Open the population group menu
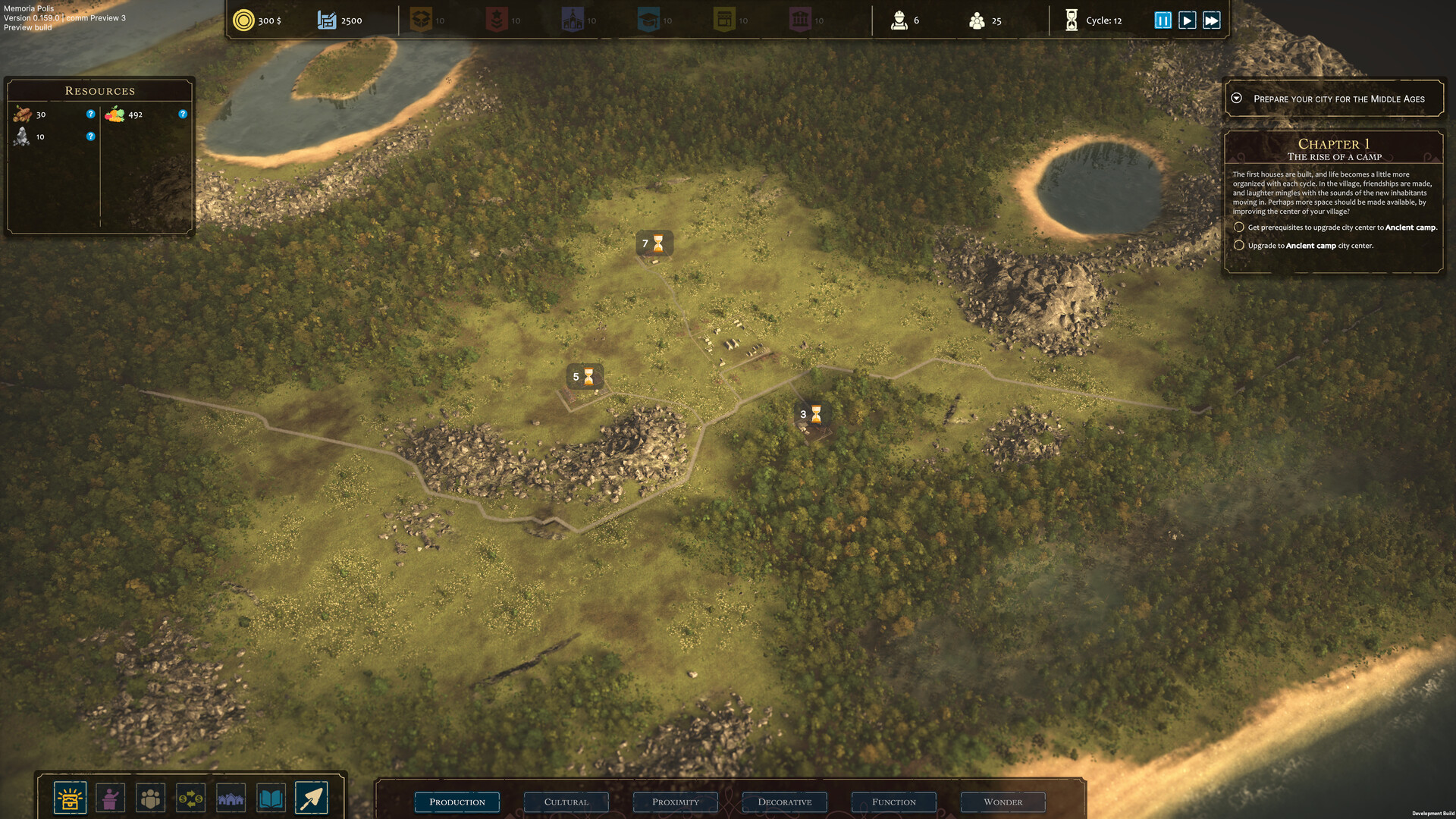Screen dimensions: 1456x819 [x=151, y=798]
